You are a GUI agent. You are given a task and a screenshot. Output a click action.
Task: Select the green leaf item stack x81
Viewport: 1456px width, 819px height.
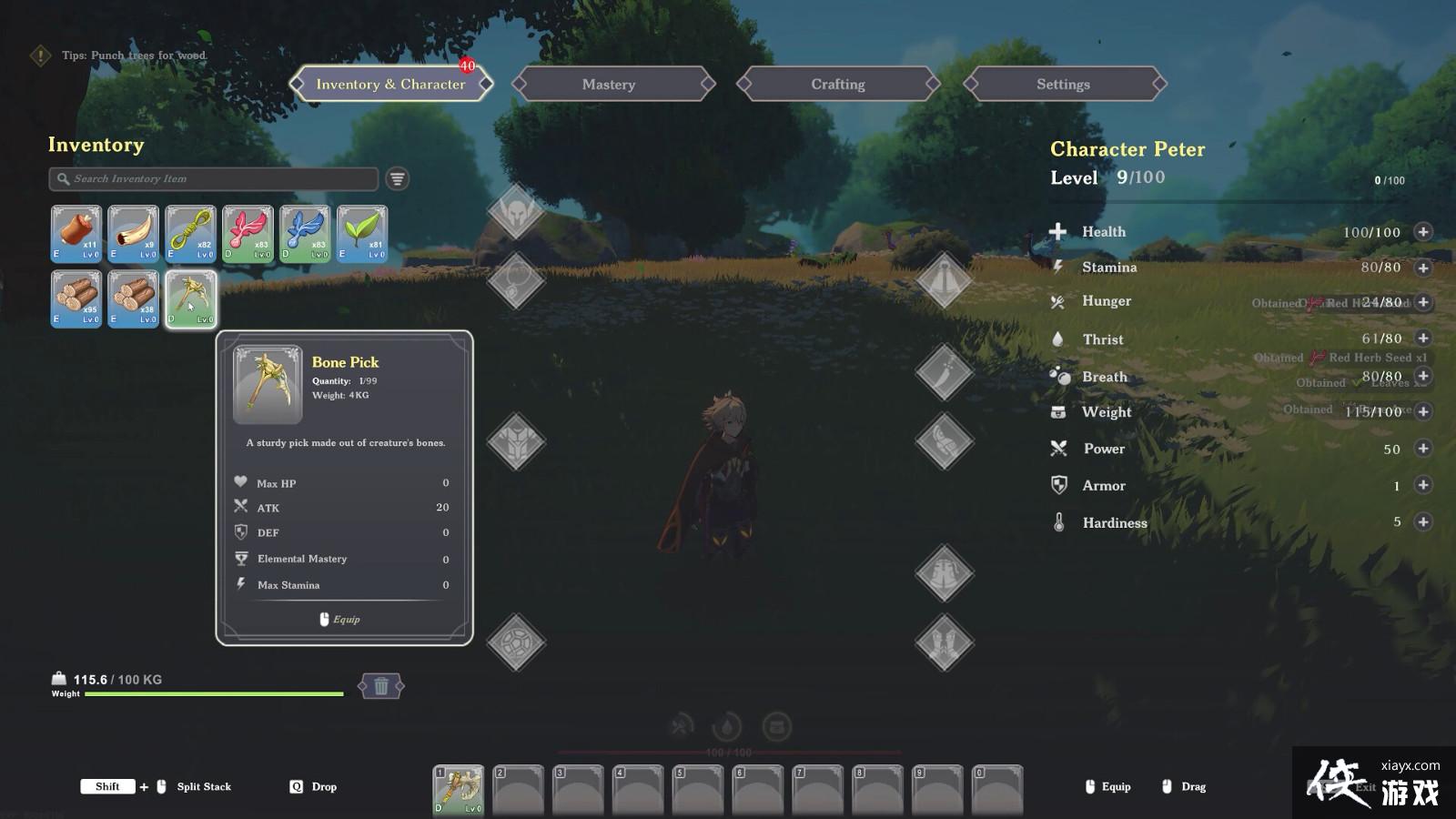362,234
